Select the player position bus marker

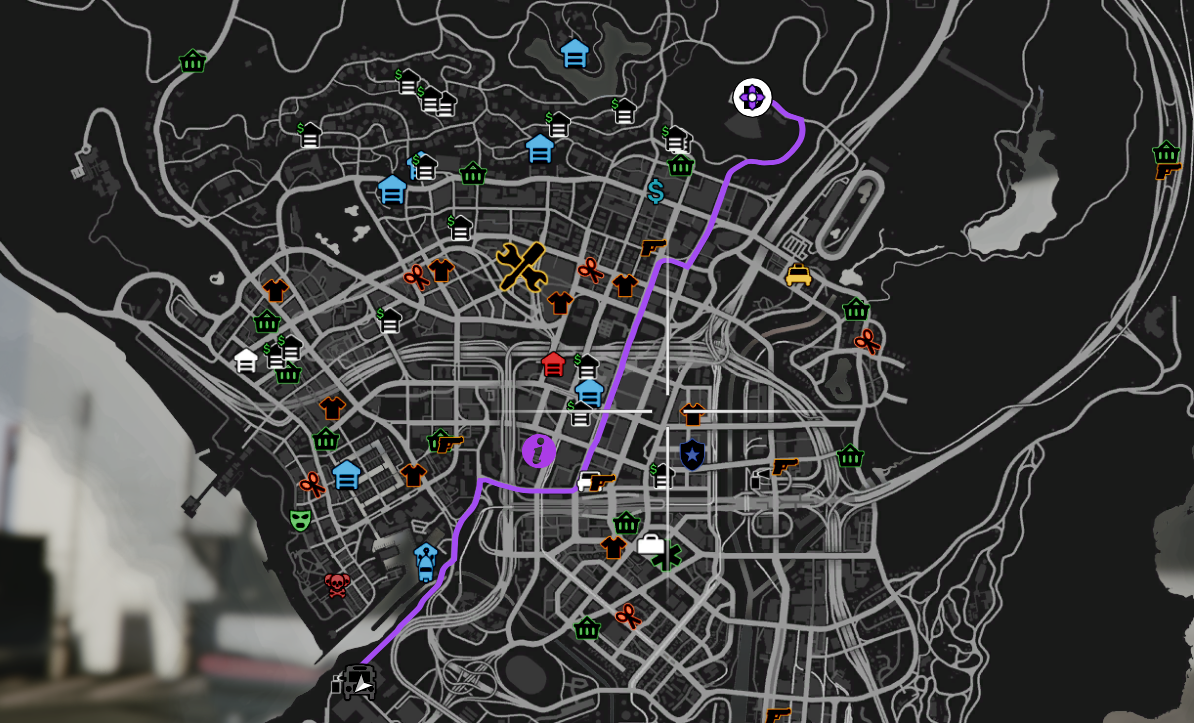pyautogui.click(x=359, y=682)
